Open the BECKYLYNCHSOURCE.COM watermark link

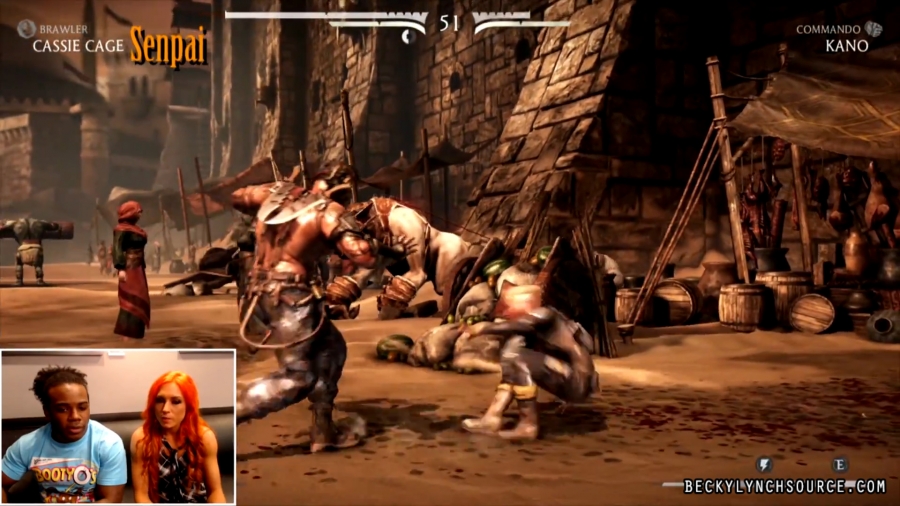coord(784,487)
